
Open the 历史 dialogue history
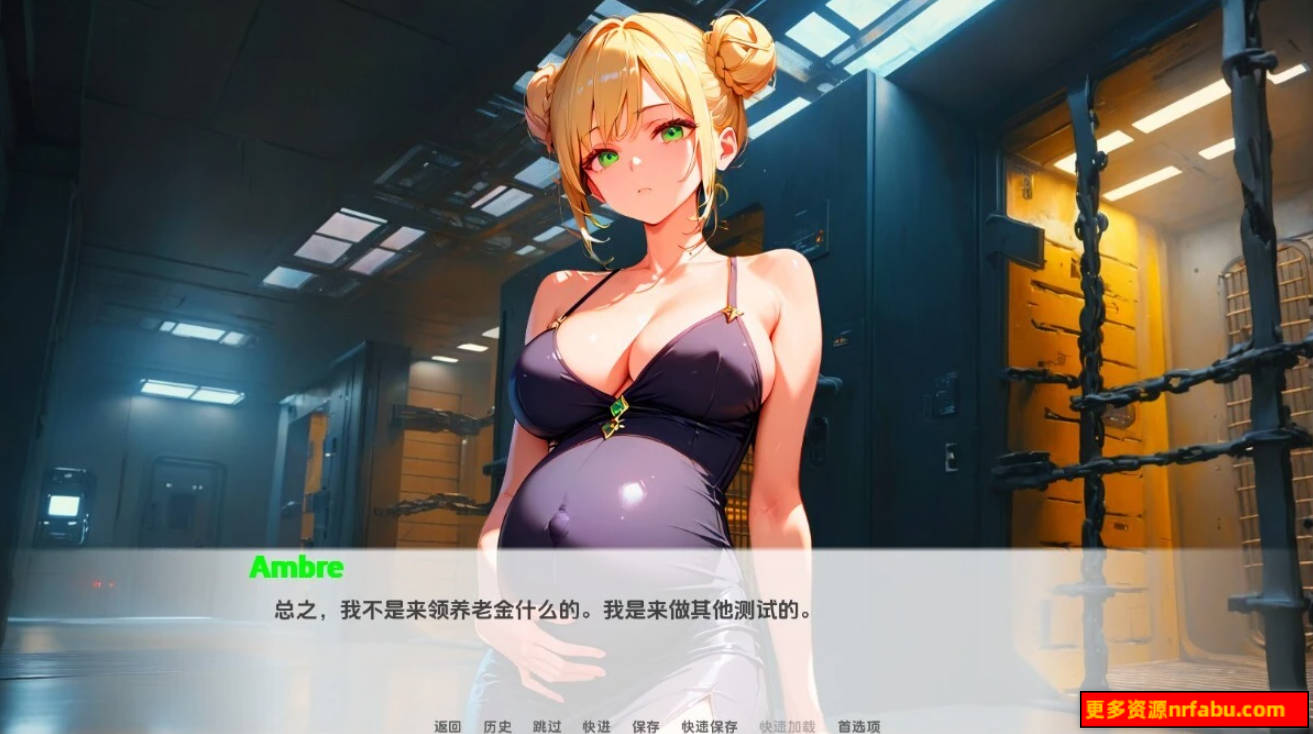tap(497, 727)
